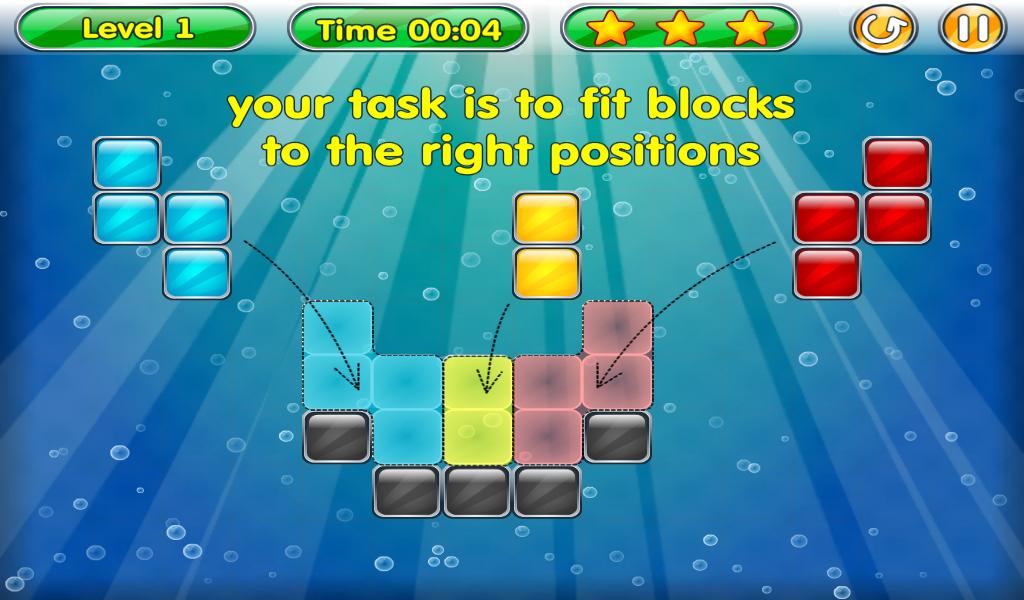
Task: Pick the yellow two-square block piece
Action: coord(547,245)
